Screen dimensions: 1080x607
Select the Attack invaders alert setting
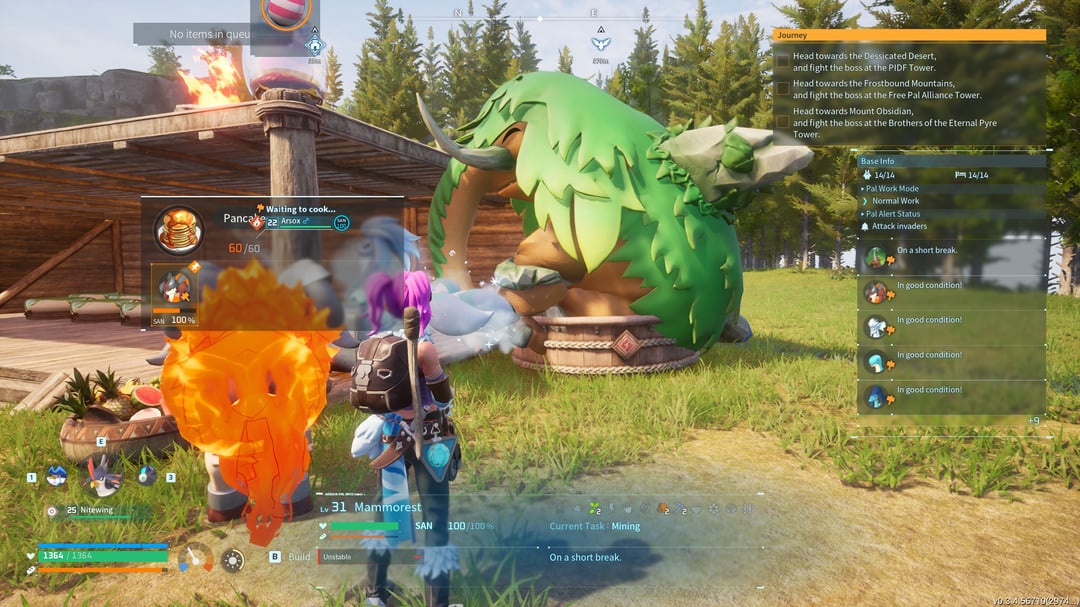tap(897, 227)
